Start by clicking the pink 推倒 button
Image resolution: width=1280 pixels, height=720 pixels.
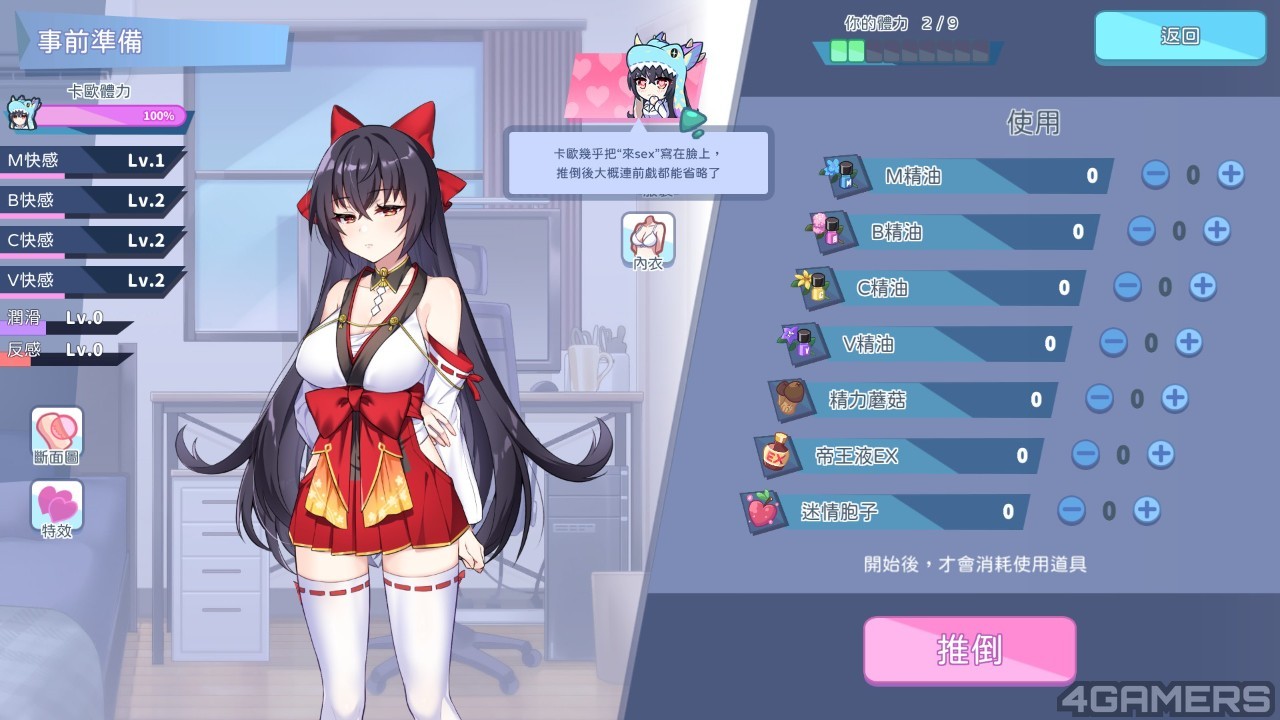point(969,650)
